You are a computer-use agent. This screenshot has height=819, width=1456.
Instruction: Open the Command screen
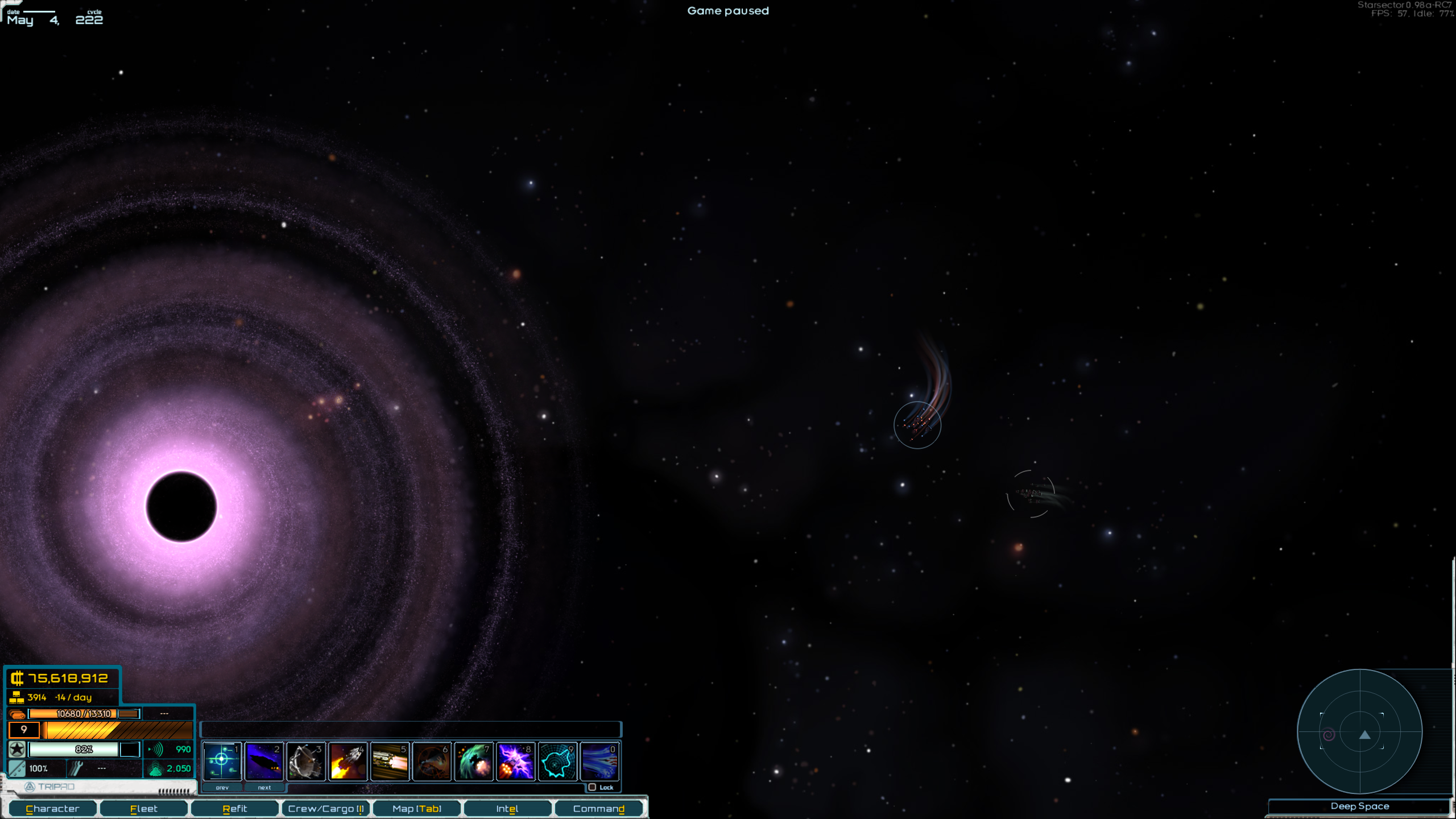[598, 808]
